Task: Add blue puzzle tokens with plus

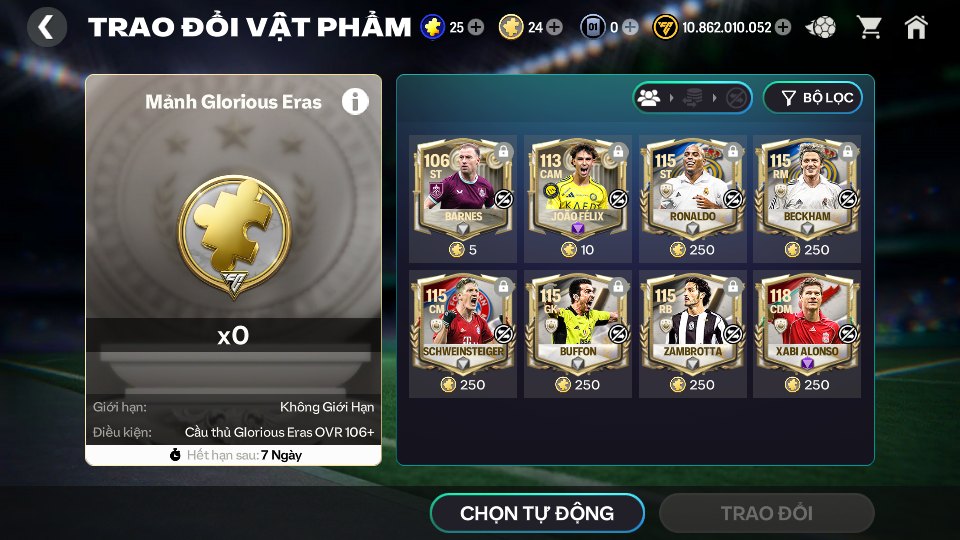Action: (476, 27)
